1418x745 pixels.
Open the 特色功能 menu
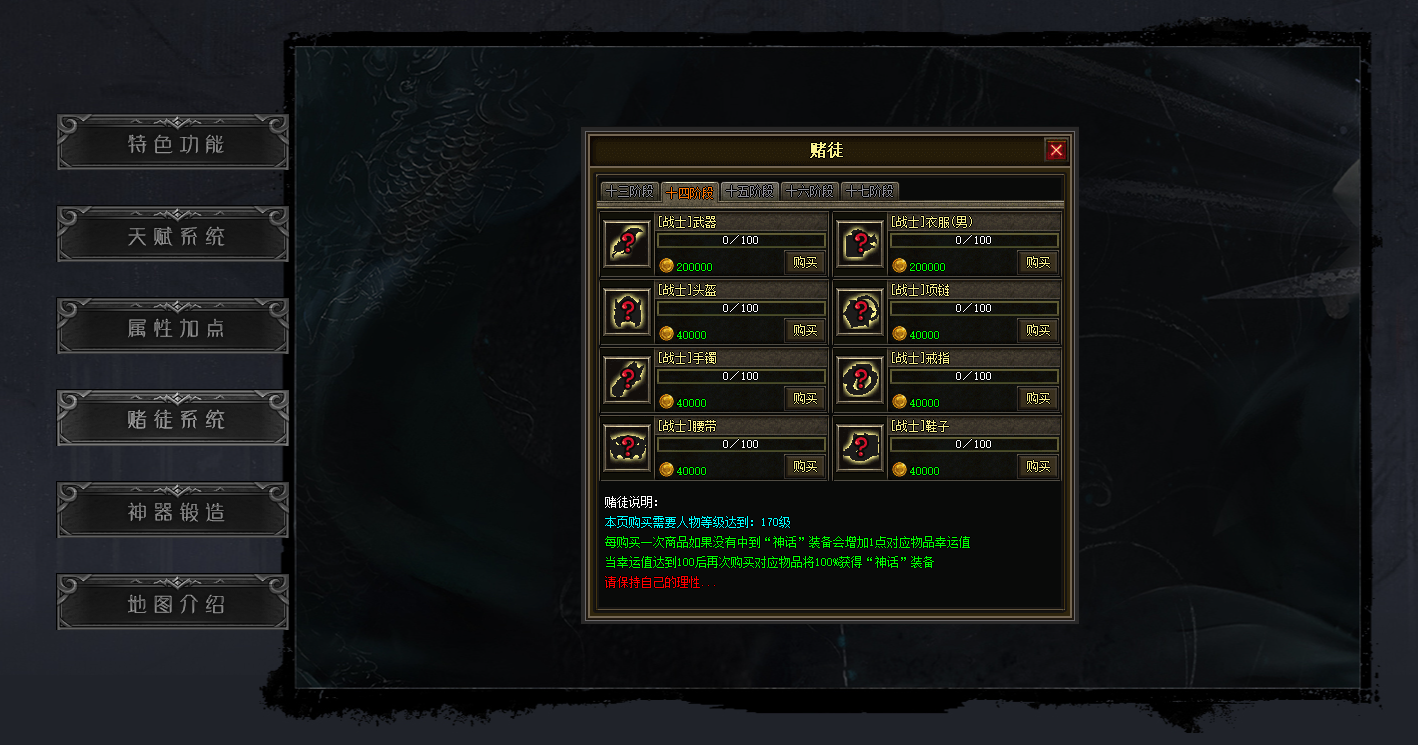[173, 143]
